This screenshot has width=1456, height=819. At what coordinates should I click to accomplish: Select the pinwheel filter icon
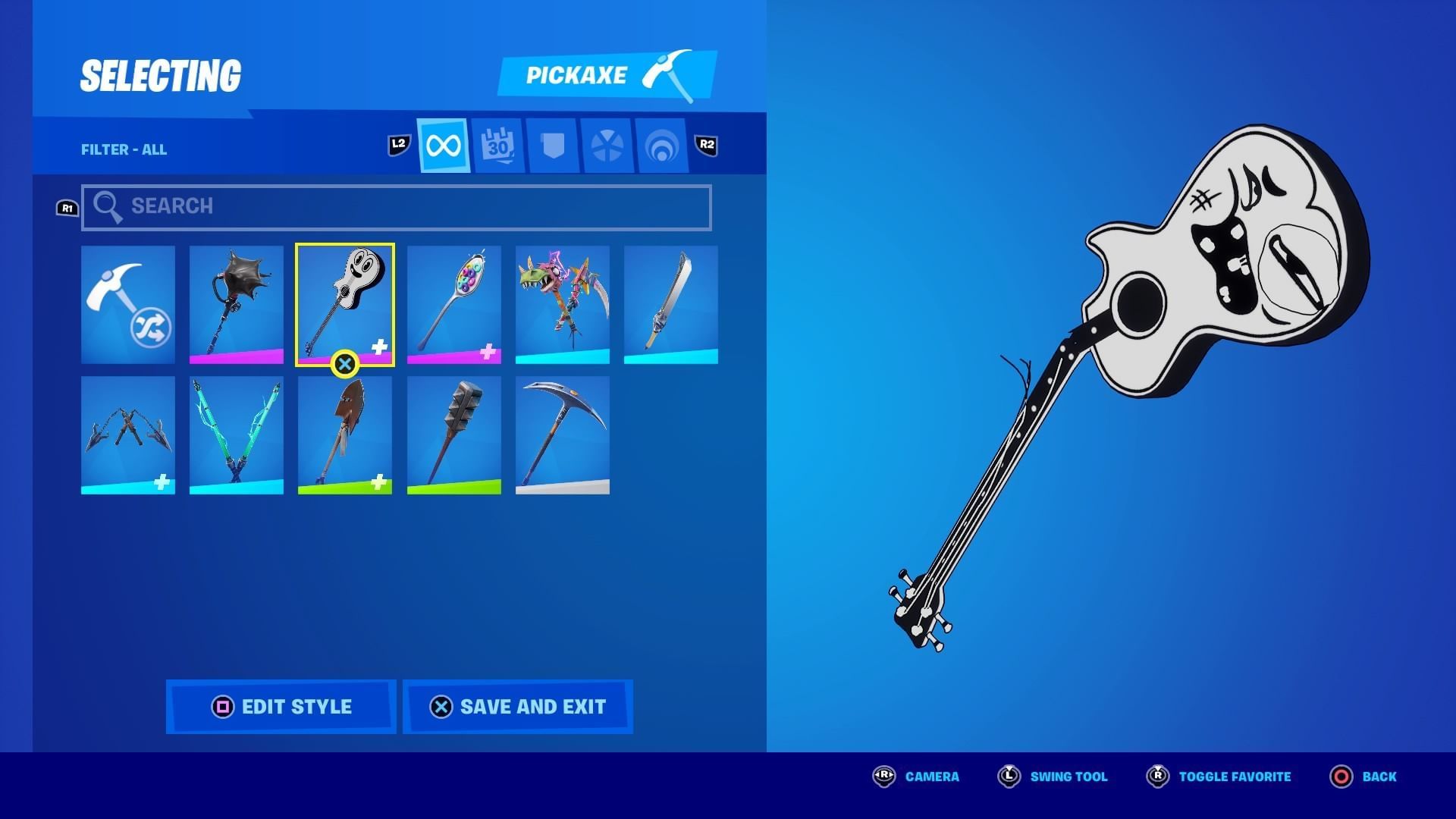[607, 143]
